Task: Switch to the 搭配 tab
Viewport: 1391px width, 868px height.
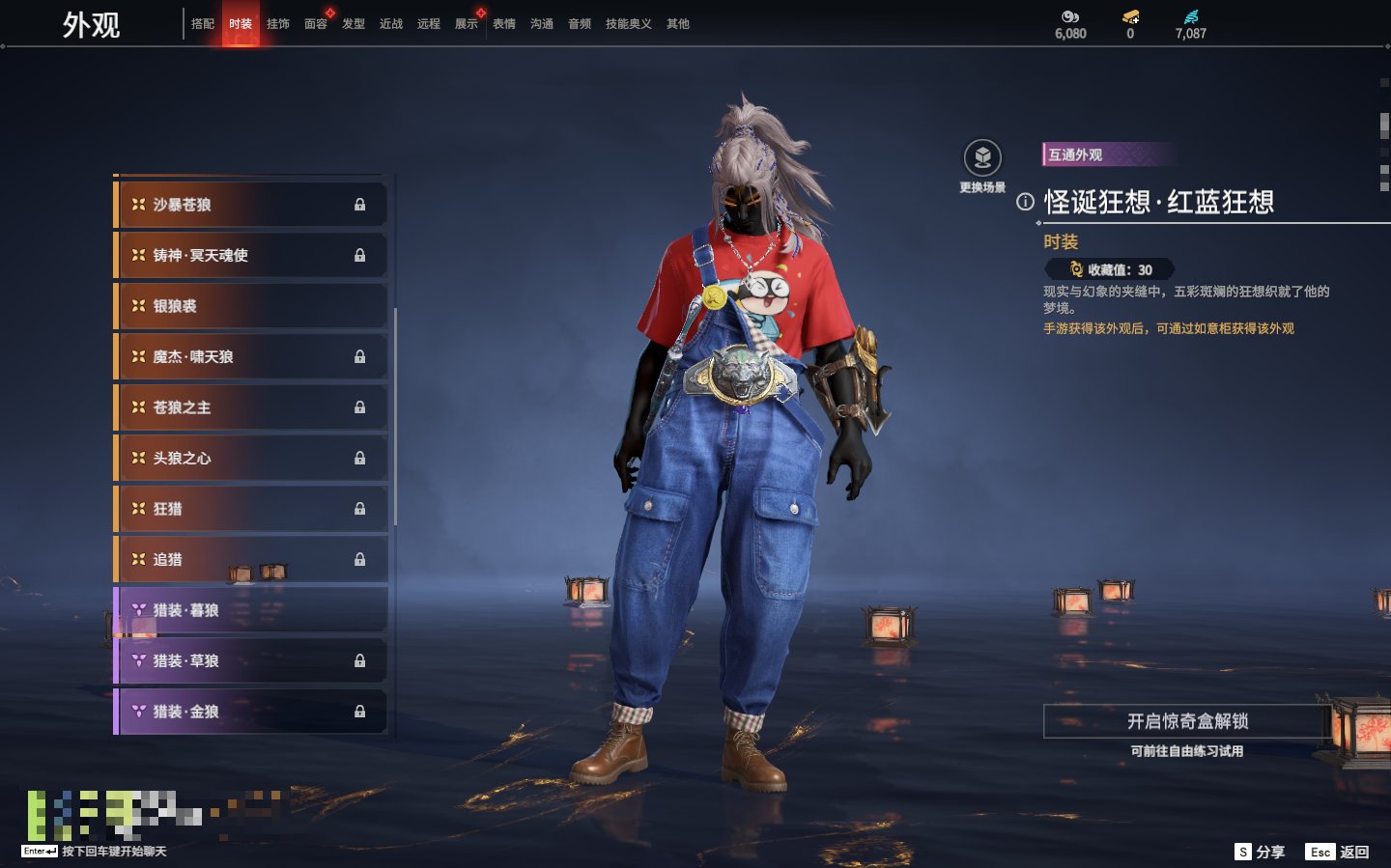Action: coord(203,24)
